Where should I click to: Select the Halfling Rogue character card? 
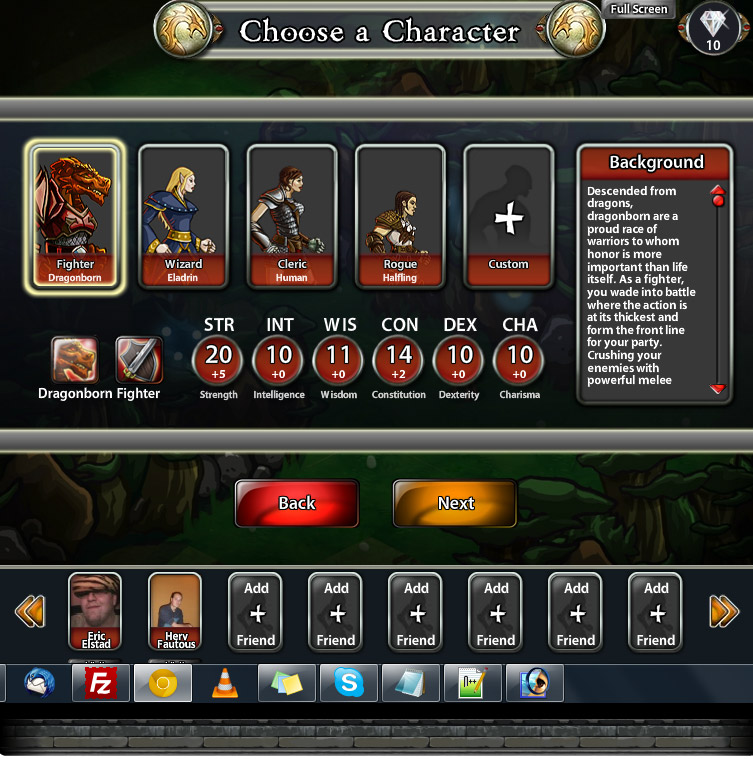pyautogui.click(x=400, y=217)
